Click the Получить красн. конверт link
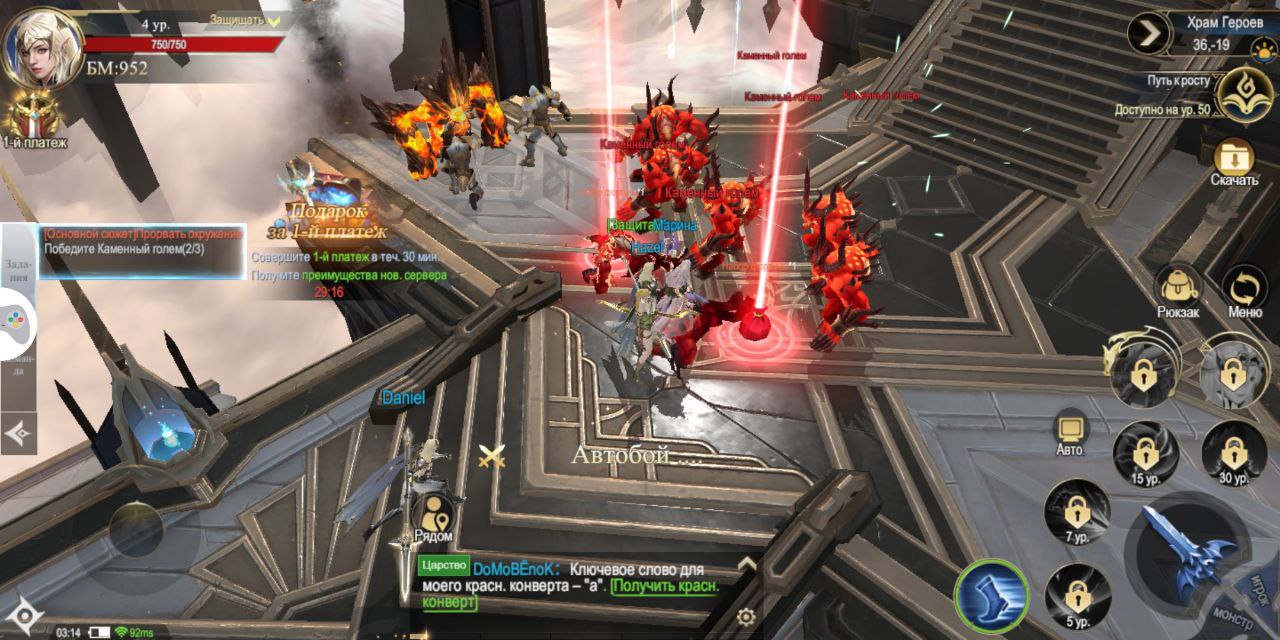The width and height of the screenshot is (1280, 640). pyautogui.click(x=569, y=594)
